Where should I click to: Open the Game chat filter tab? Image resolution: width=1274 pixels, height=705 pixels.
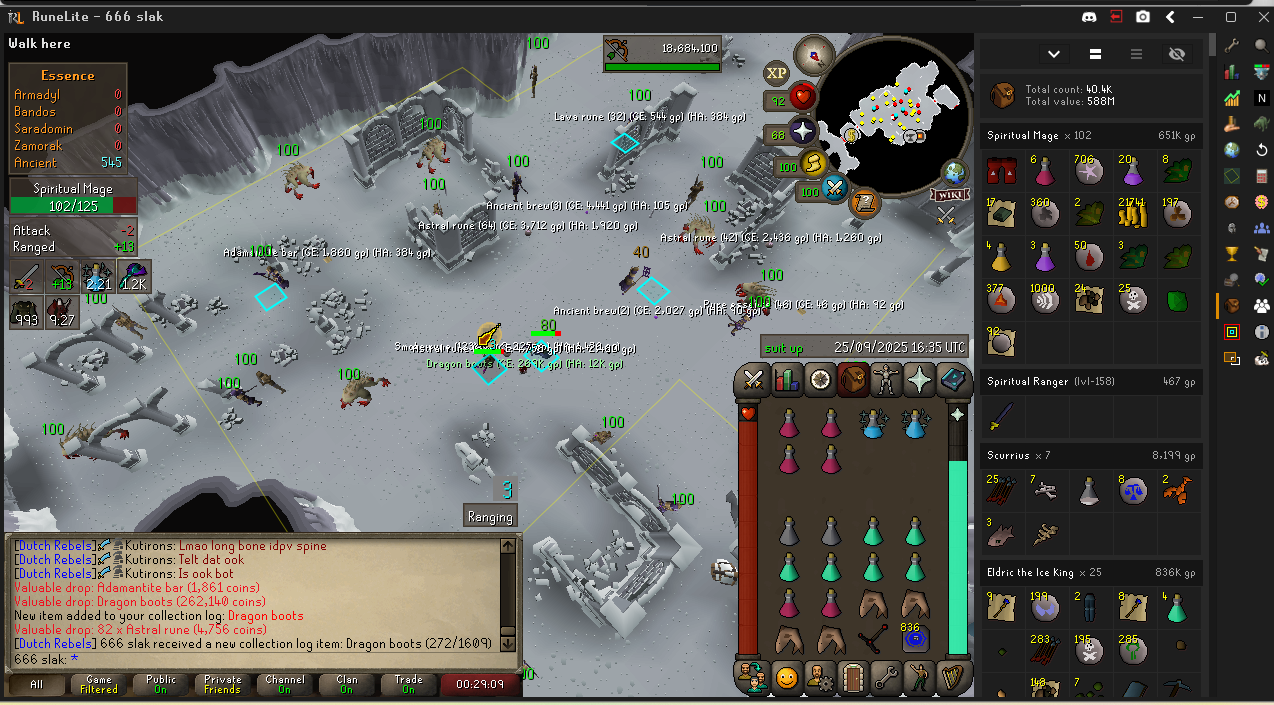click(x=99, y=685)
